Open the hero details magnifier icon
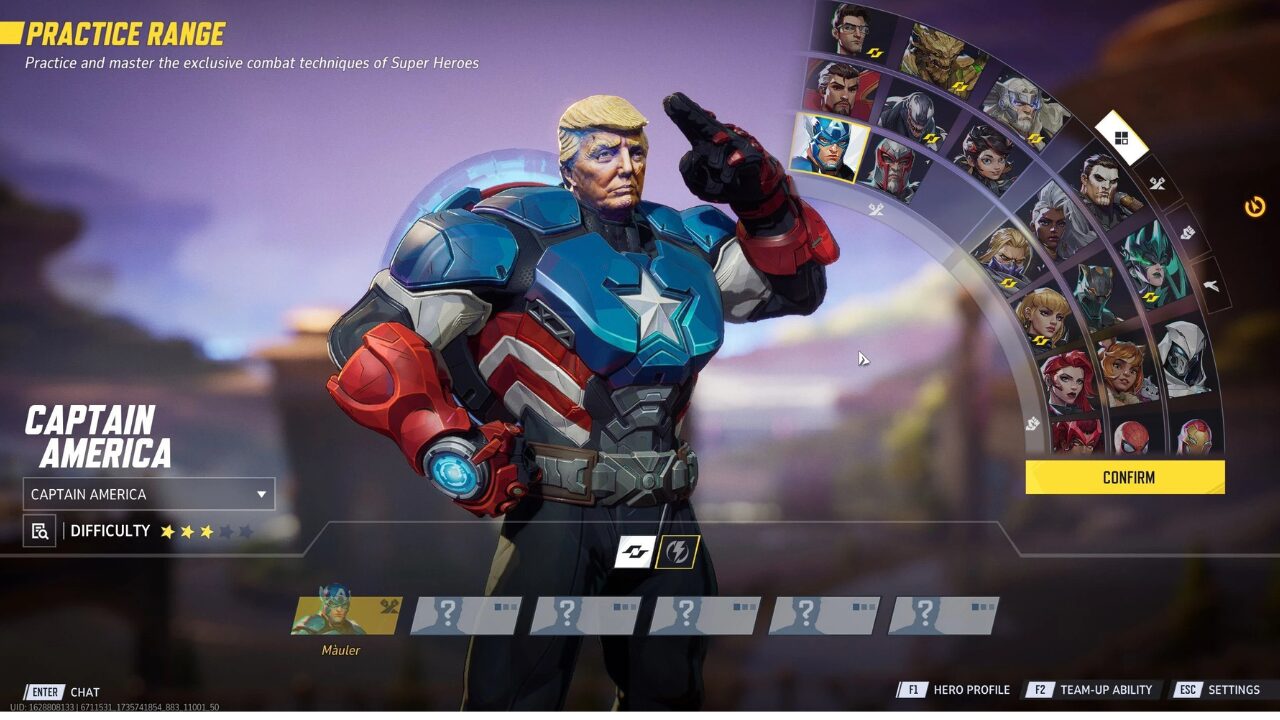Image resolution: width=1280 pixels, height=720 pixels. coord(40,531)
